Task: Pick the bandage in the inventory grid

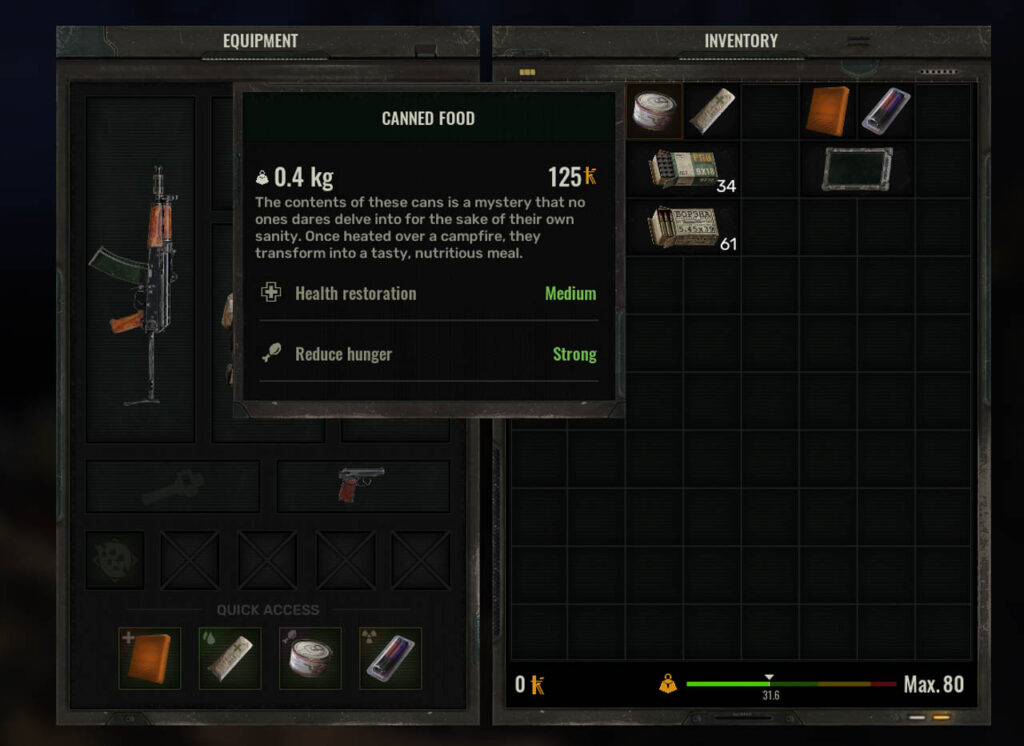Action: point(712,110)
